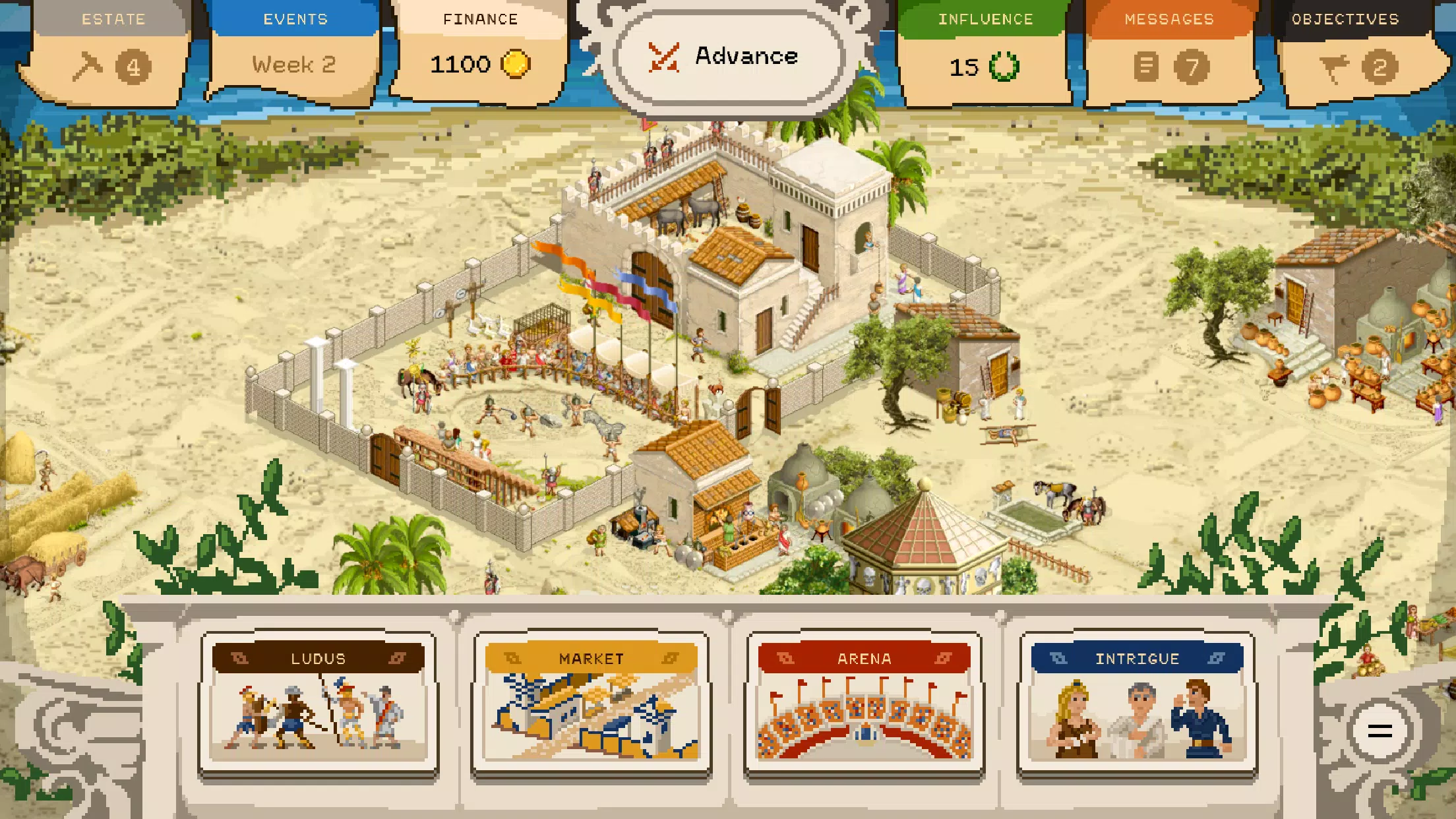This screenshot has height=819, width=1456.
Task: Toggle the left corner emblem on the Ludus header
Action: [x=239, y=658]
